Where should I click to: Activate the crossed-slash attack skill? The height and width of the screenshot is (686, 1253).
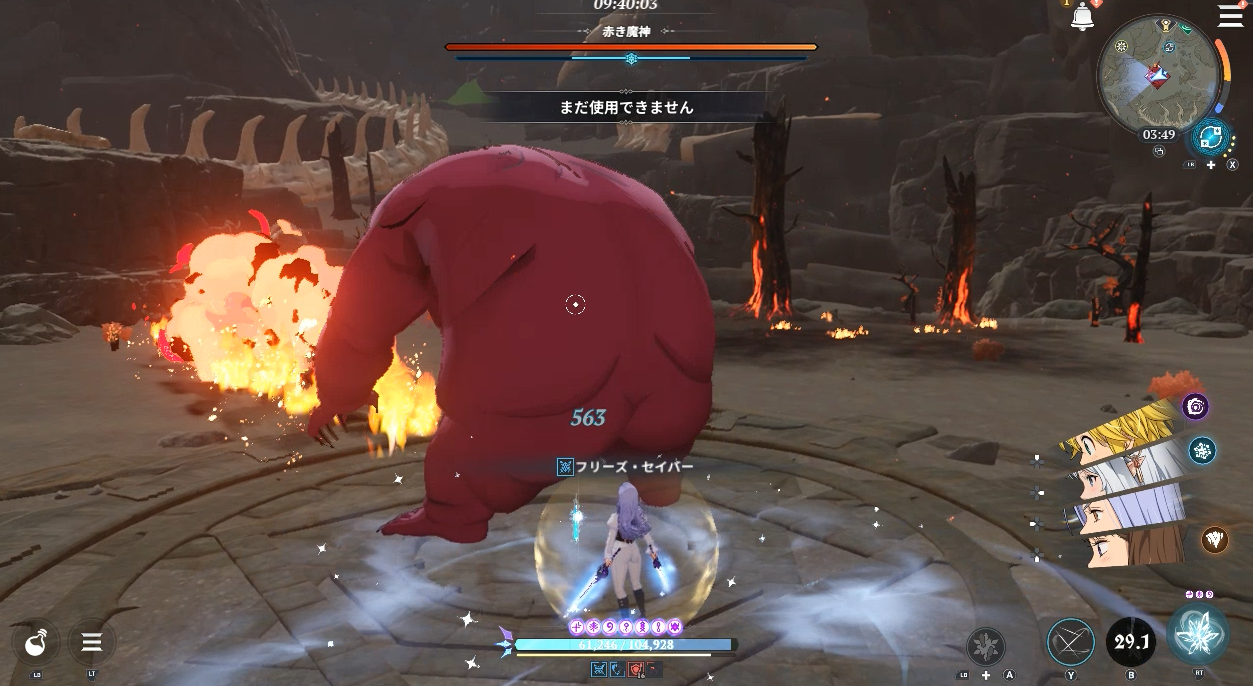(1071, 642)
